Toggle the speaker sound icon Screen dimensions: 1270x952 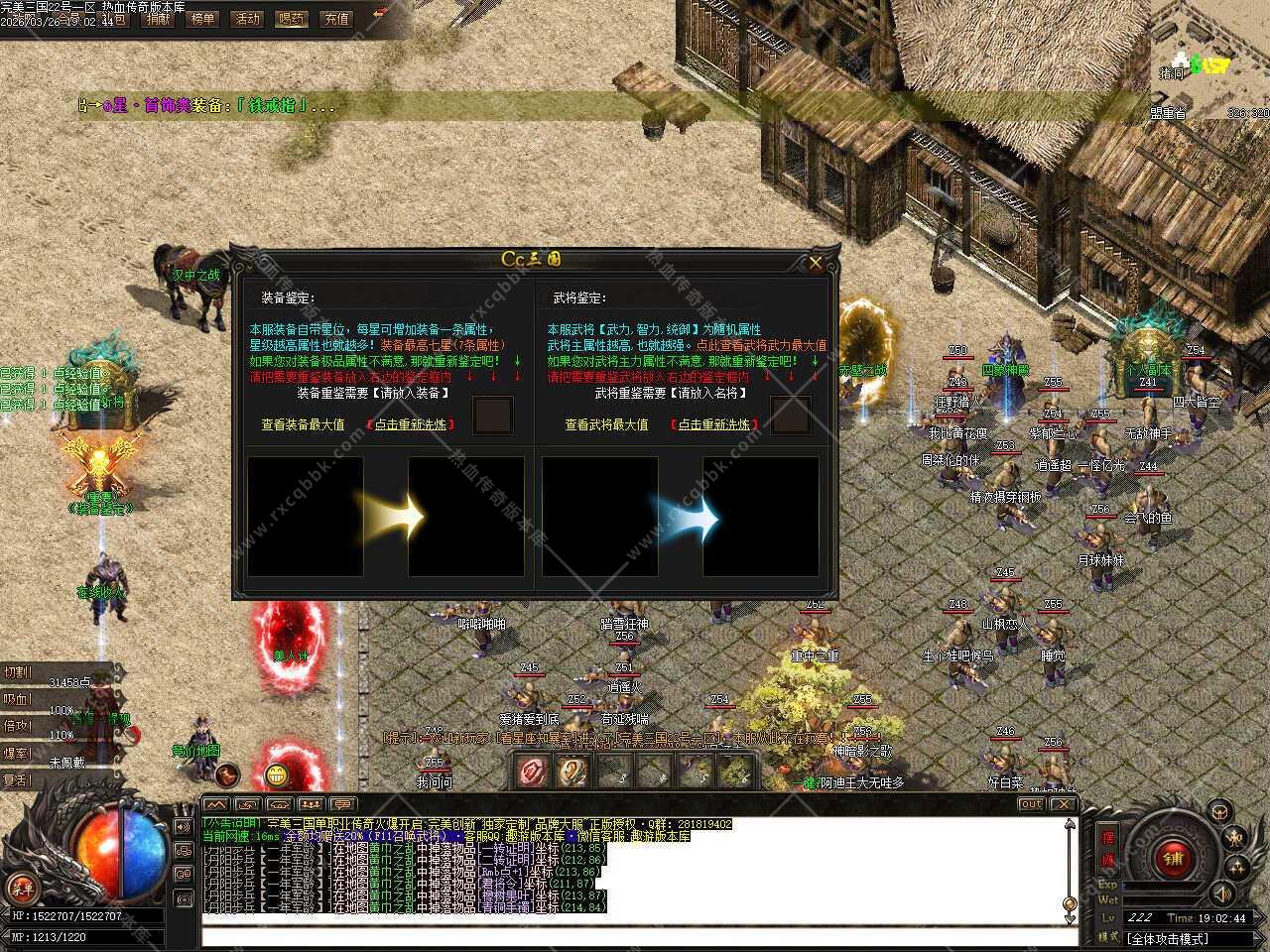click(1223, 892)
